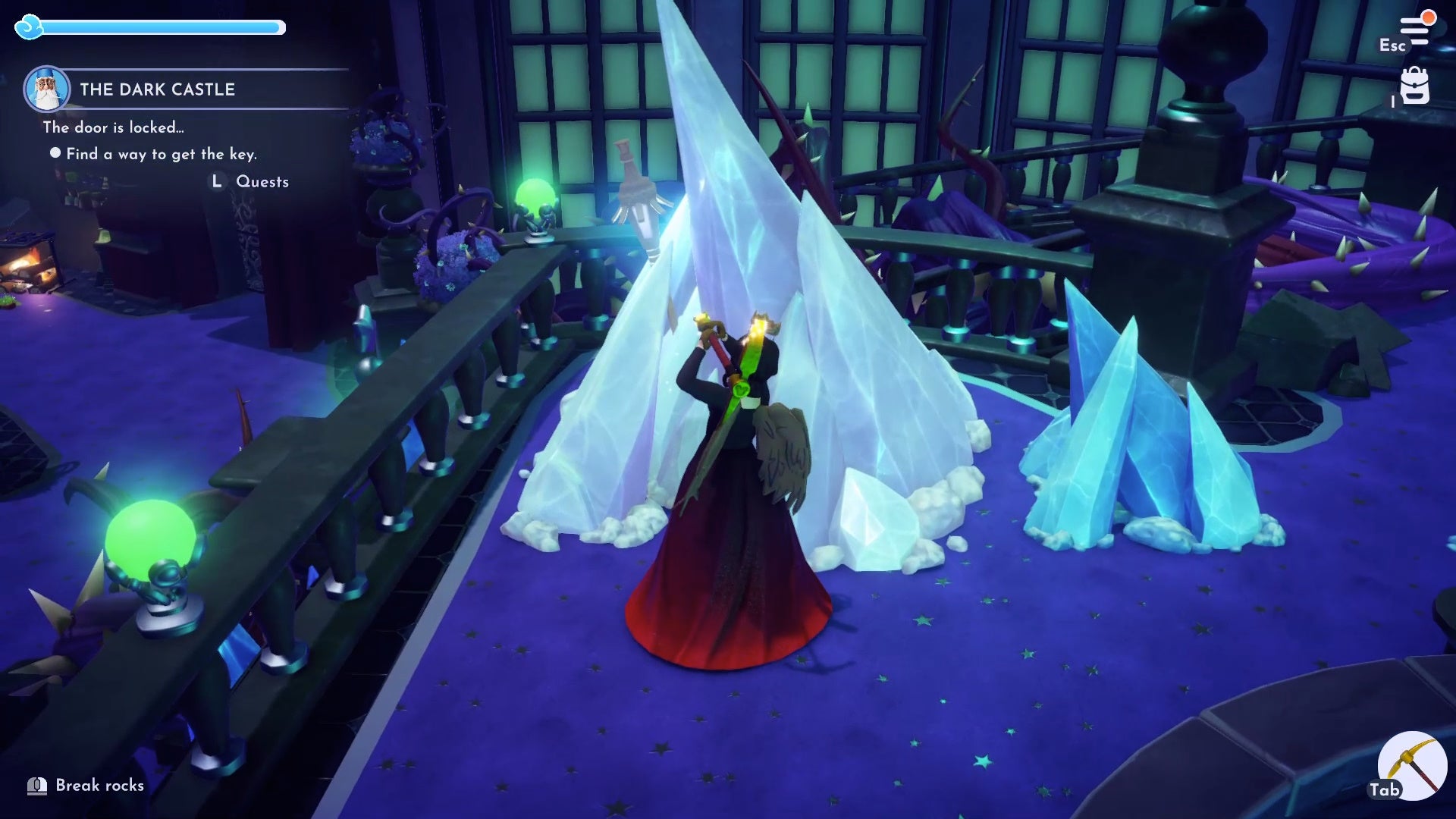Viewport: 1456px width, 819px height.
Task: Open the Quests menu entry
Action: (x=262, y=181)
